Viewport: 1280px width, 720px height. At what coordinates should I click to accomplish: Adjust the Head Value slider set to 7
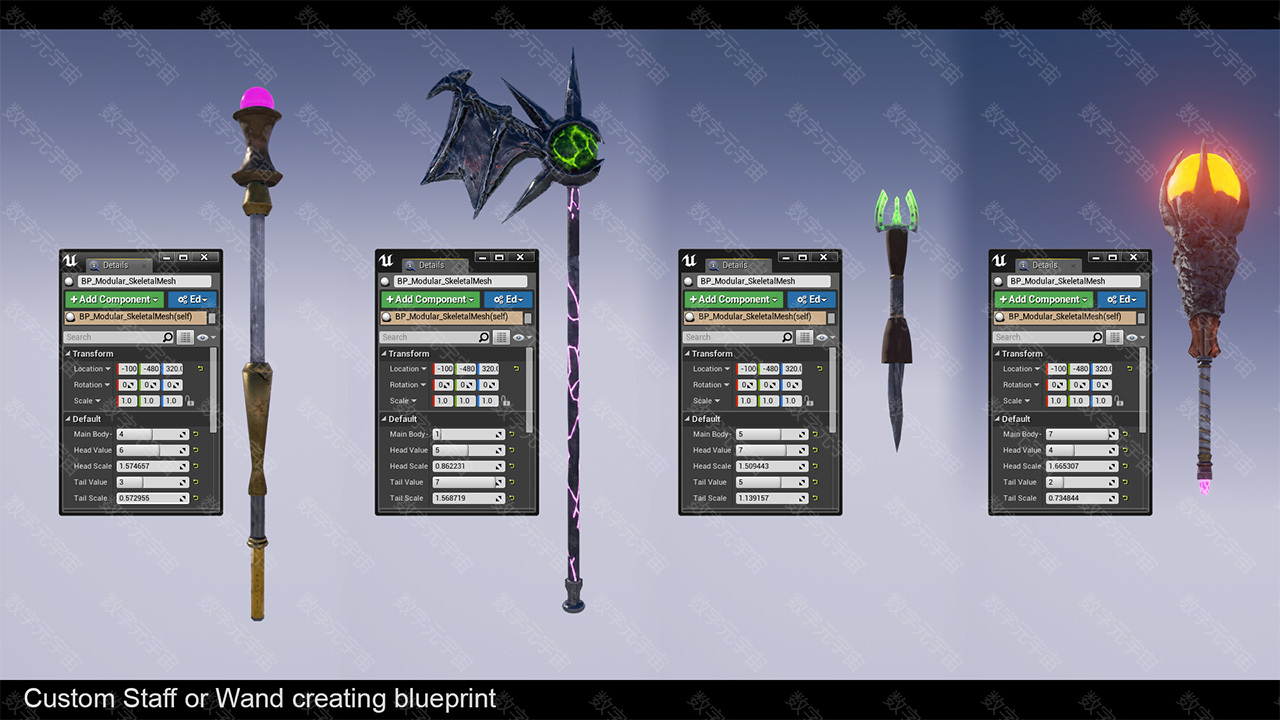[x=771, y=450]
